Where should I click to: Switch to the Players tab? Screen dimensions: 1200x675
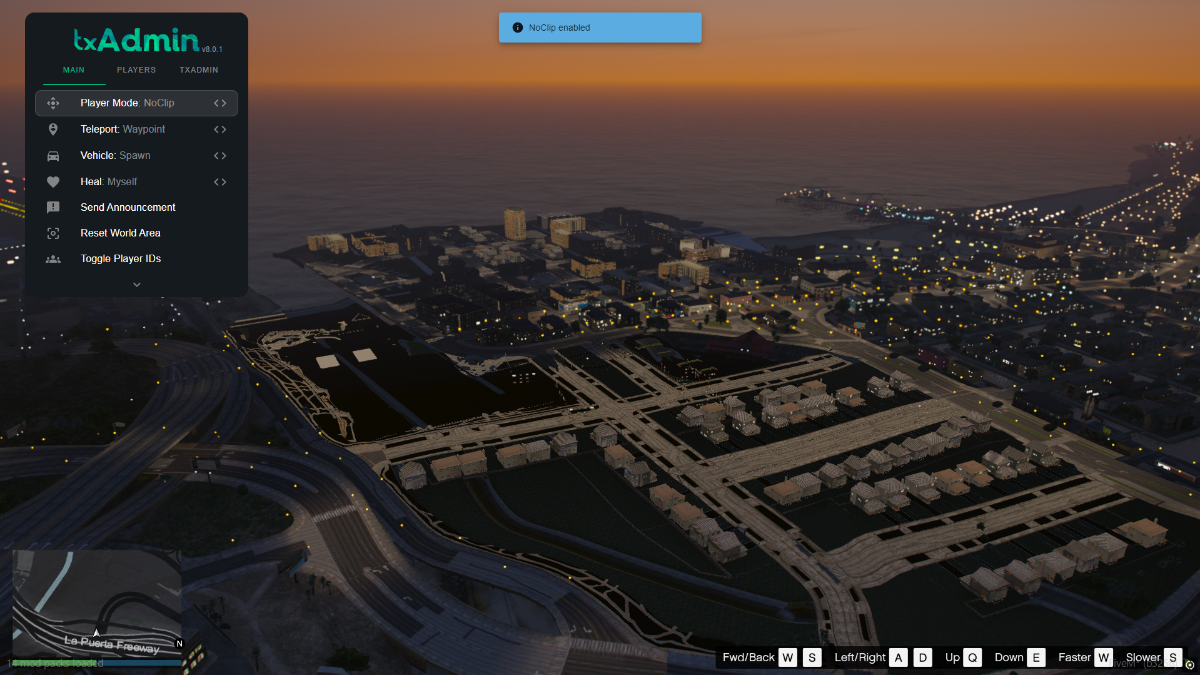(136, 70)
